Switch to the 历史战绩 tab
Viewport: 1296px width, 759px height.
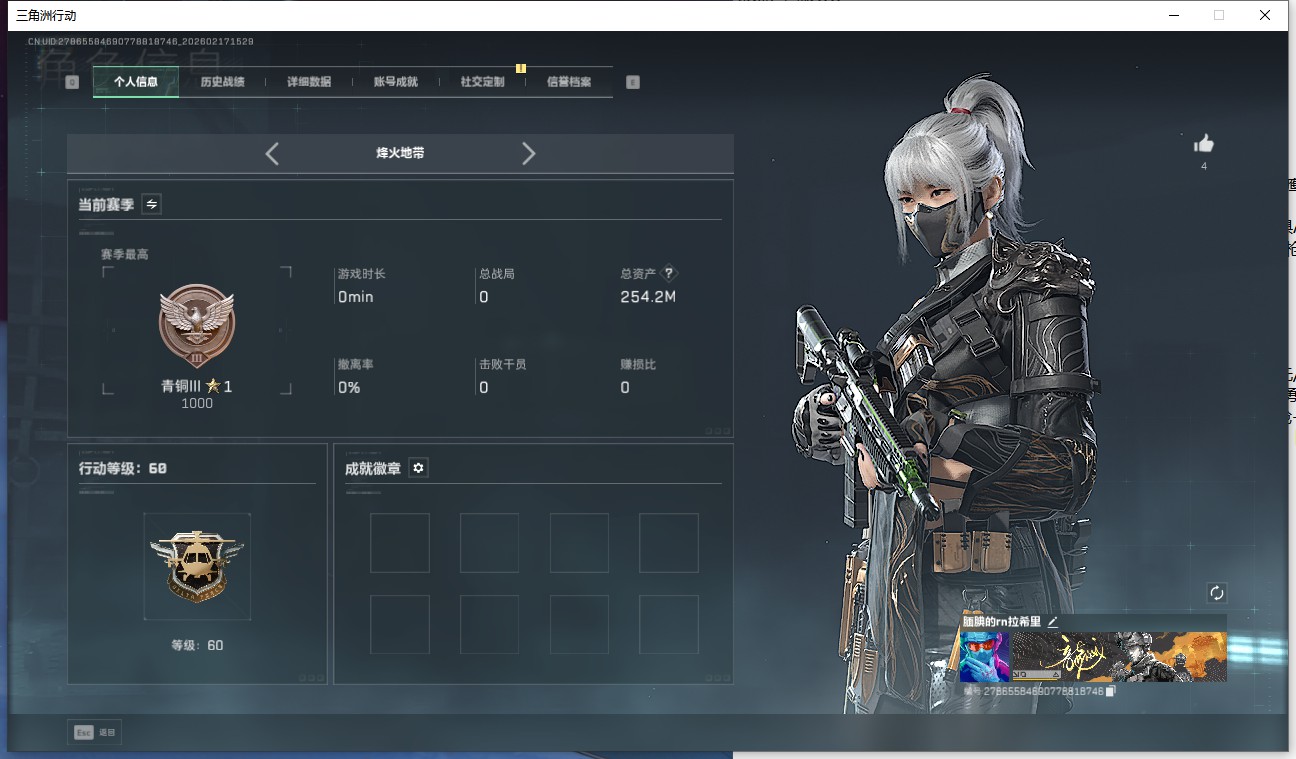pyautogui.click(x=222, y=81)
